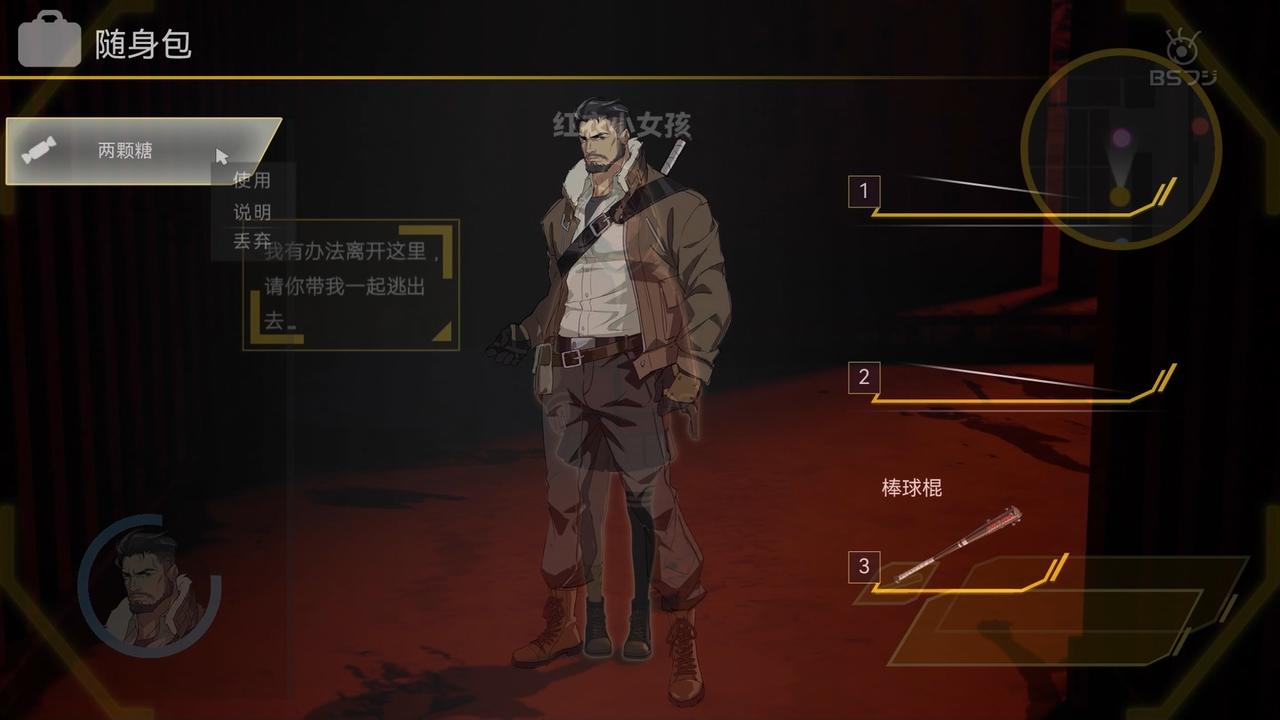Click the 随身包 briefcase icon
The width and height of the screenshot is (1280, 720).
48,41
